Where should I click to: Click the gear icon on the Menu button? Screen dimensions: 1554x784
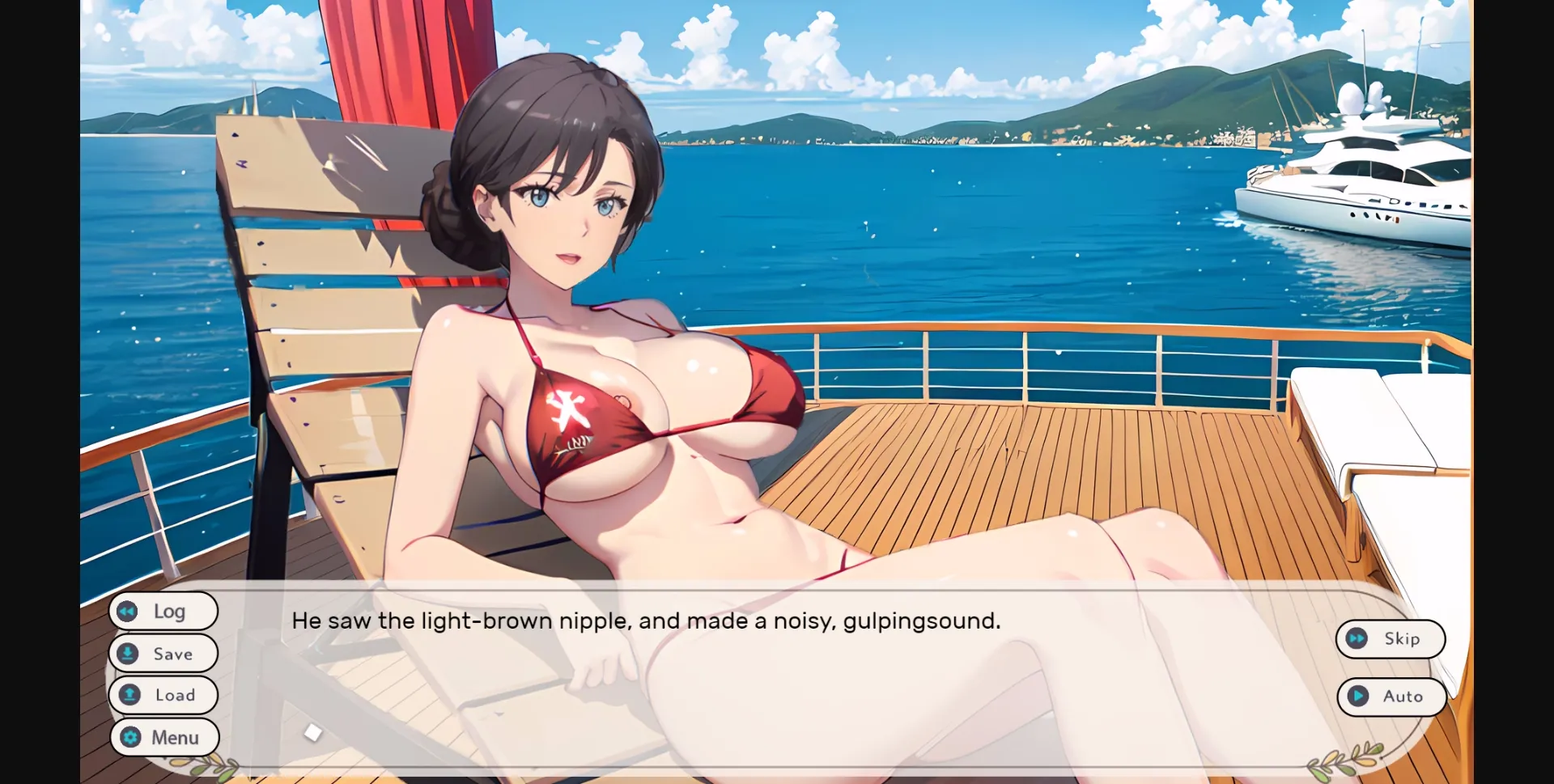click(130, 737)
